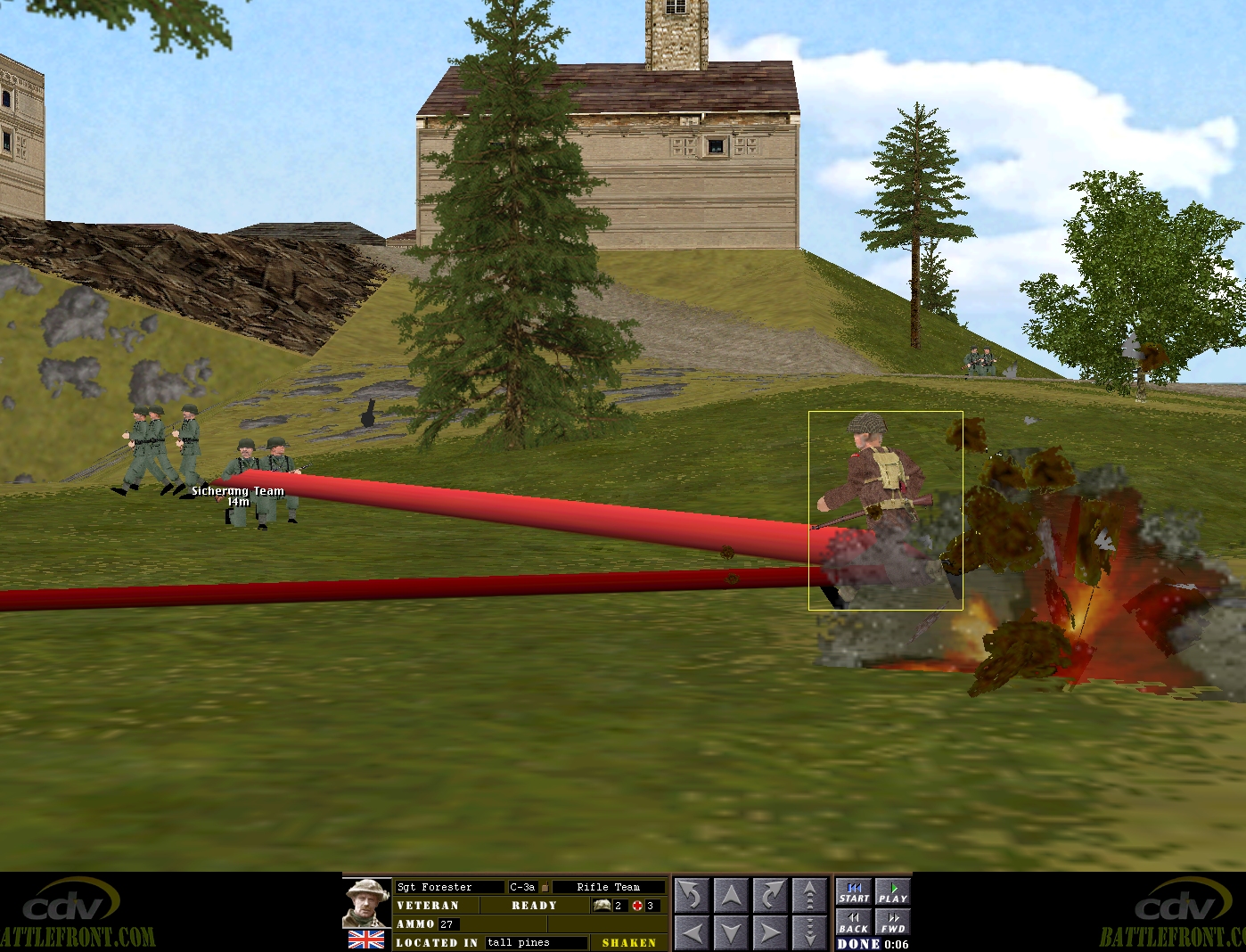Screen dimensions: 1246x952
Task: Select the Sicherung Team enemy unit label
Action: [x=238, y=491]
